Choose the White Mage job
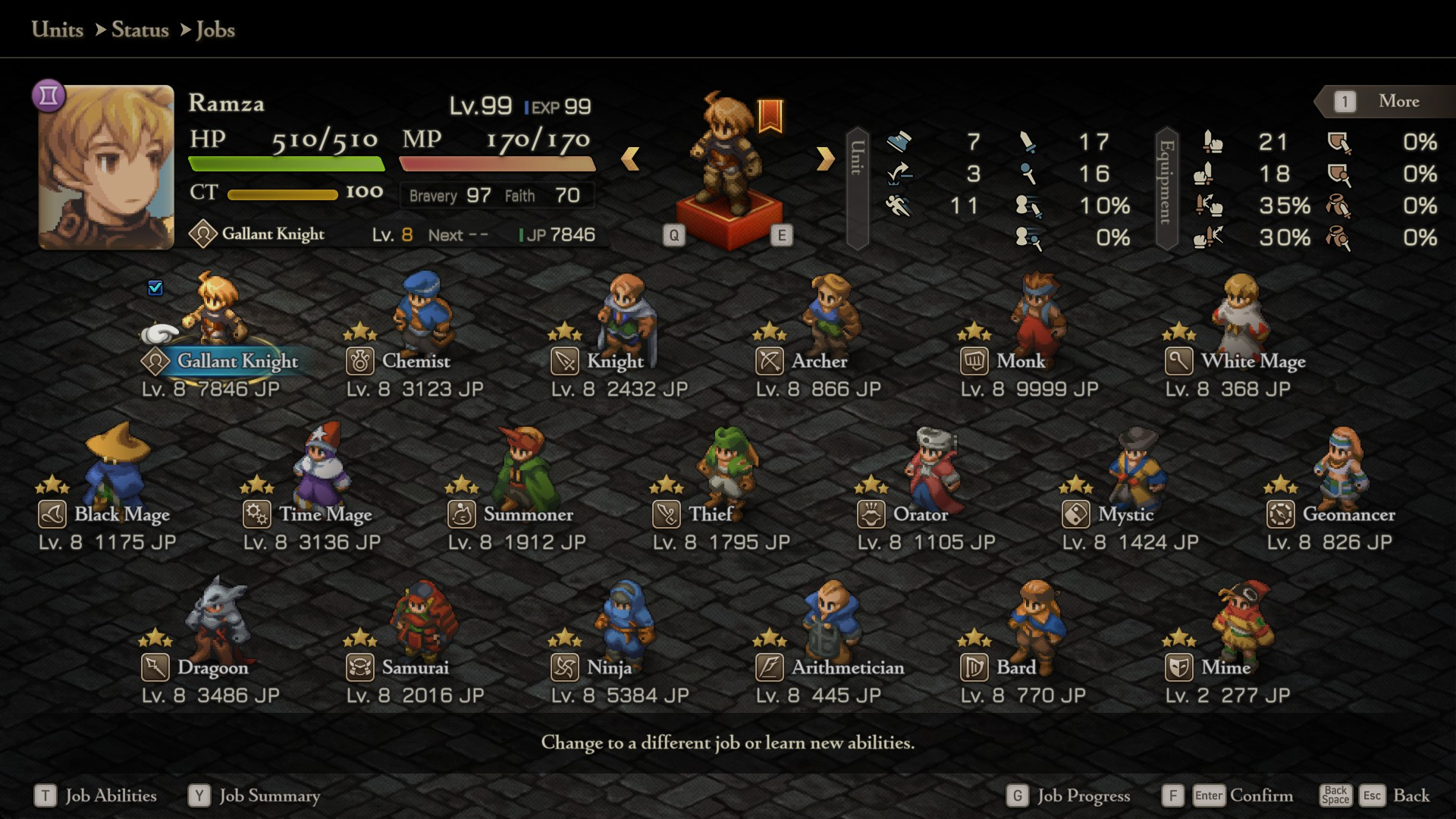The width and height of the screenshot is (1456, 819). (x=1252, y=360)
